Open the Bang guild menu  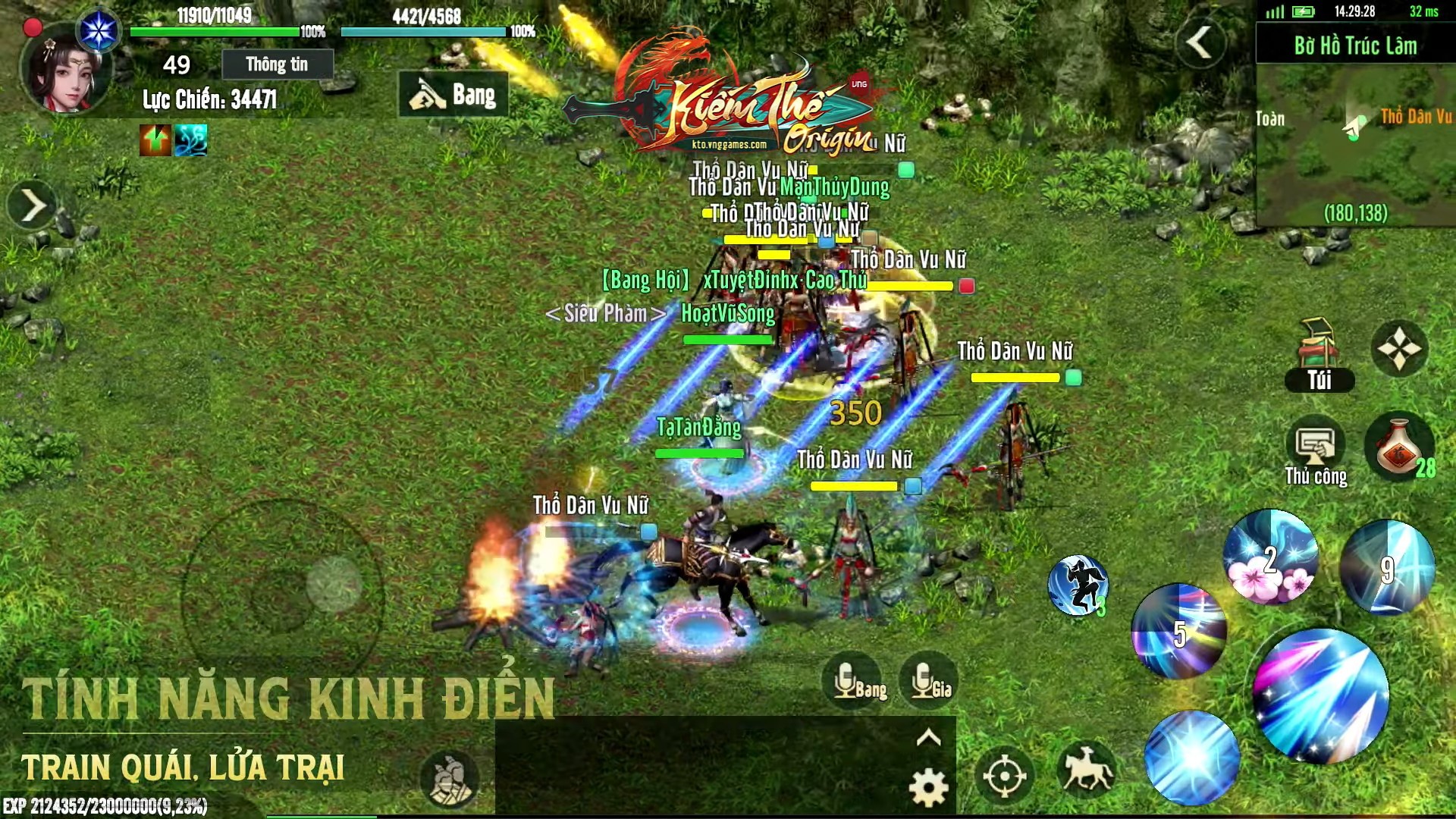tap(453, 95)
